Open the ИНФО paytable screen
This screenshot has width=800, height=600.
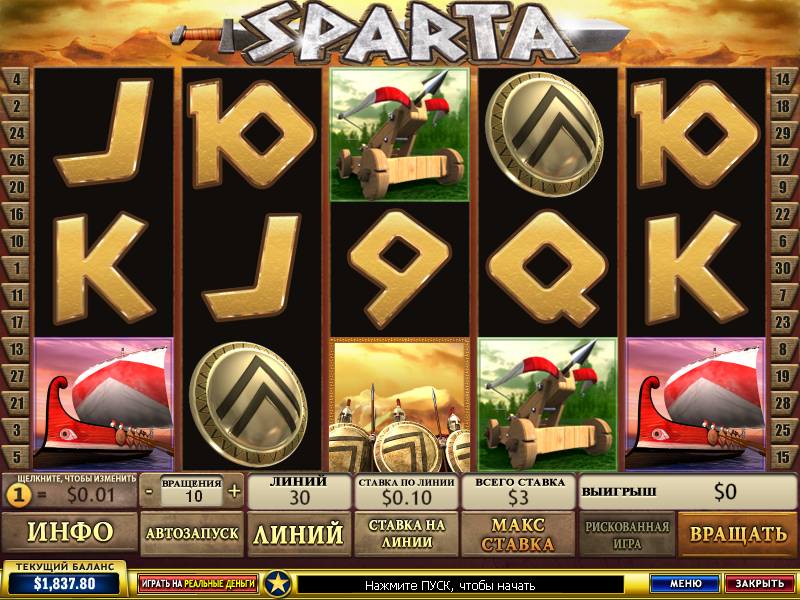(69, 533)
